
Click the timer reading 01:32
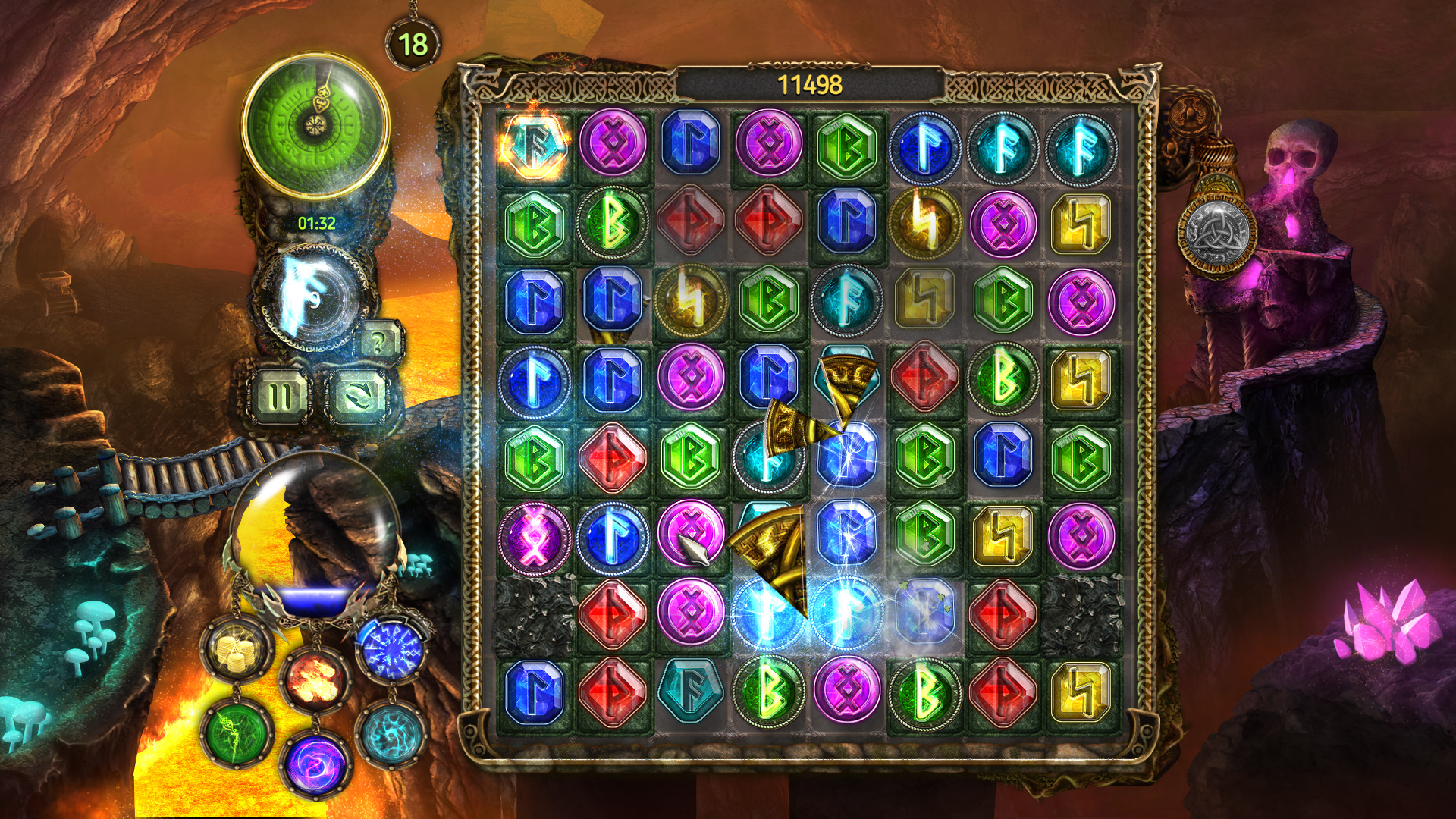[318, 224]
